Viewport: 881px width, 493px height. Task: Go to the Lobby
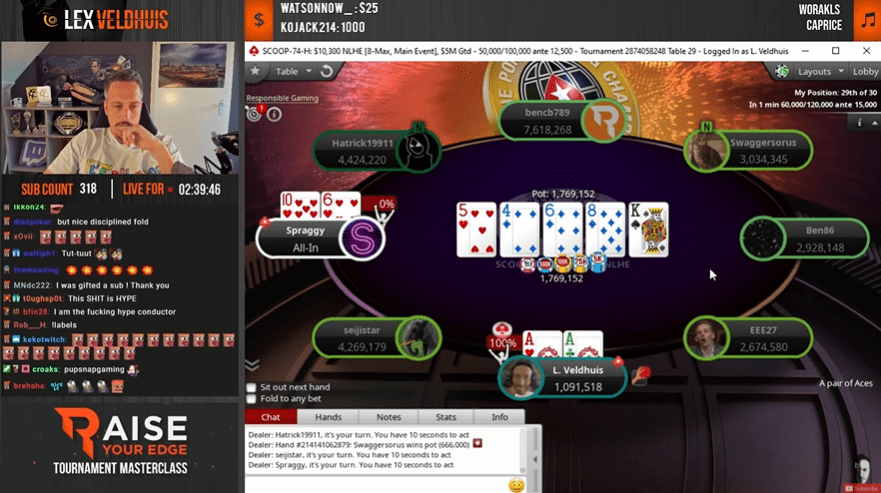tap(865, 72)
